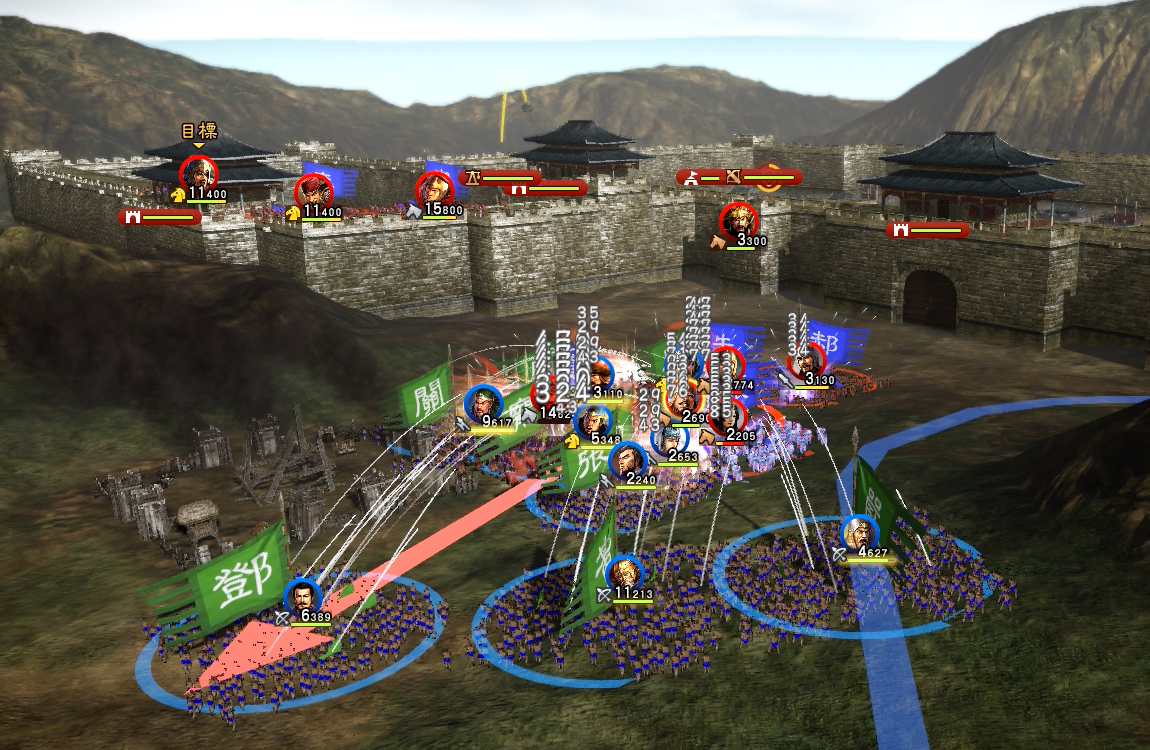Target the enemy officer with 15800 troops
Screen dimensions: 1150x750
coord(434,190)
